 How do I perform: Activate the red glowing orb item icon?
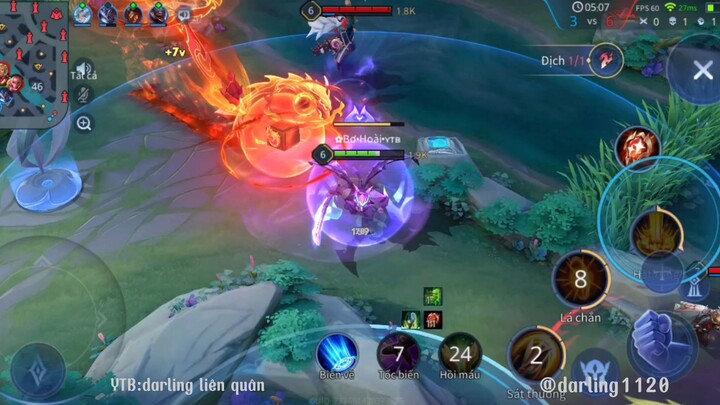click(x=637, y=149)
